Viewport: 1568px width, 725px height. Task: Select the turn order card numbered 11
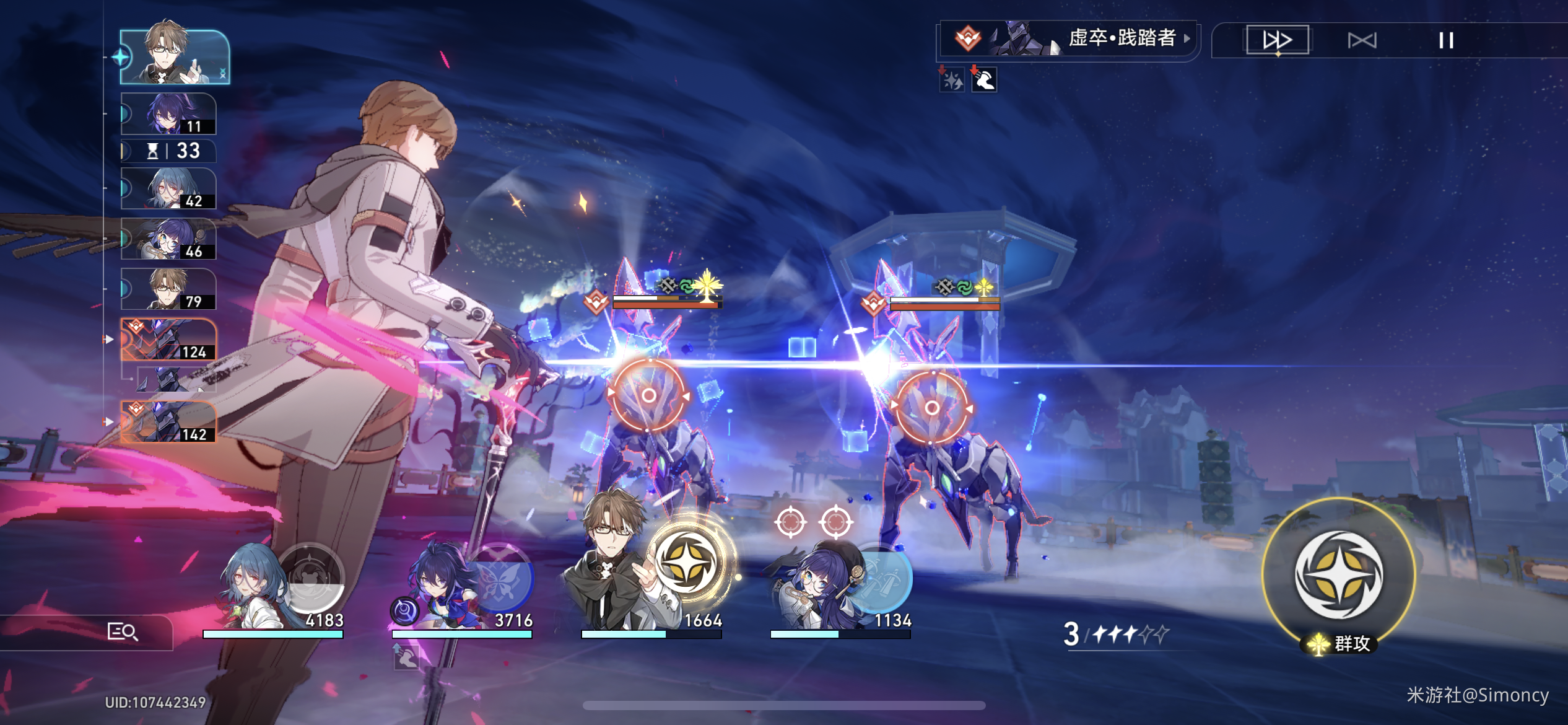point(168,114)
